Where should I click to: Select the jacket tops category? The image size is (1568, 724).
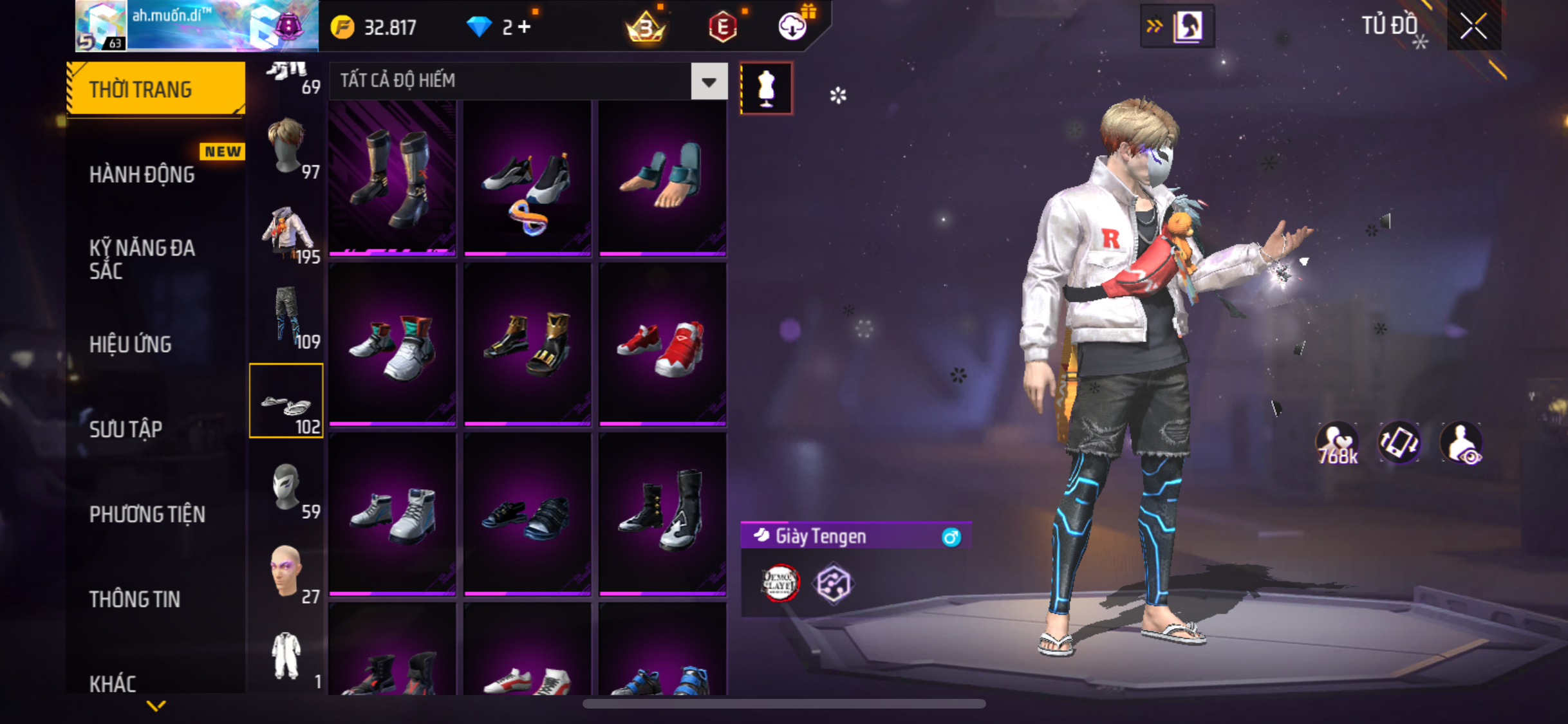point(287,232)
